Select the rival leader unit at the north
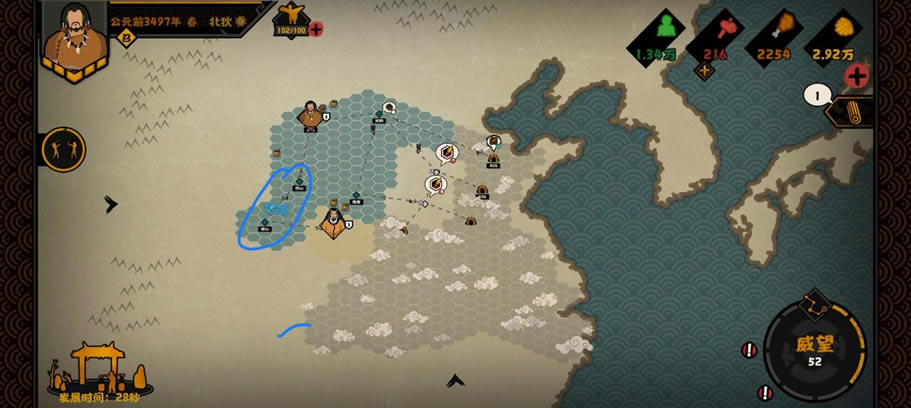 (x=311, y=114)
